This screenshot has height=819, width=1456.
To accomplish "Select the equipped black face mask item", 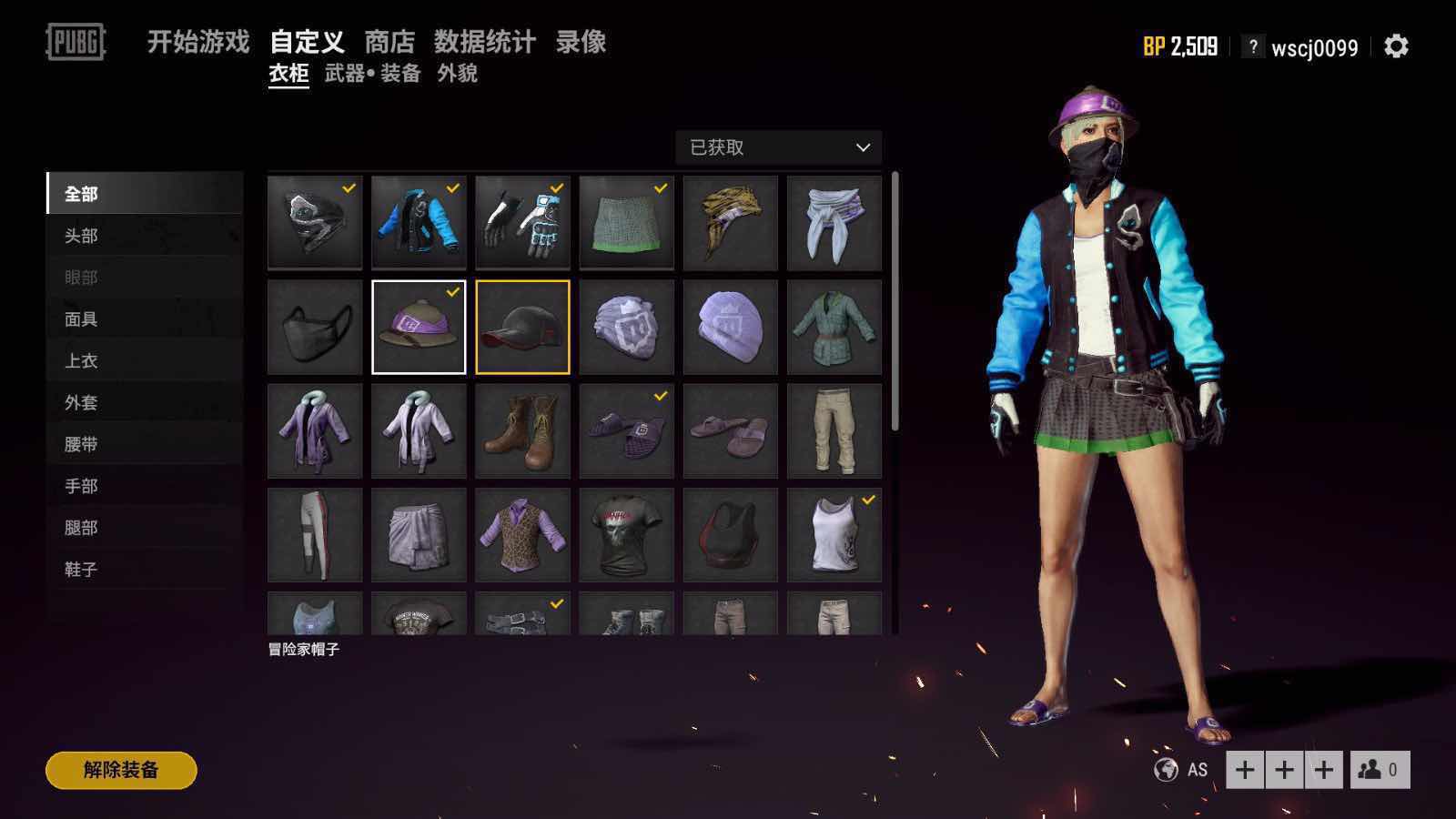I will tap(314, 326).
